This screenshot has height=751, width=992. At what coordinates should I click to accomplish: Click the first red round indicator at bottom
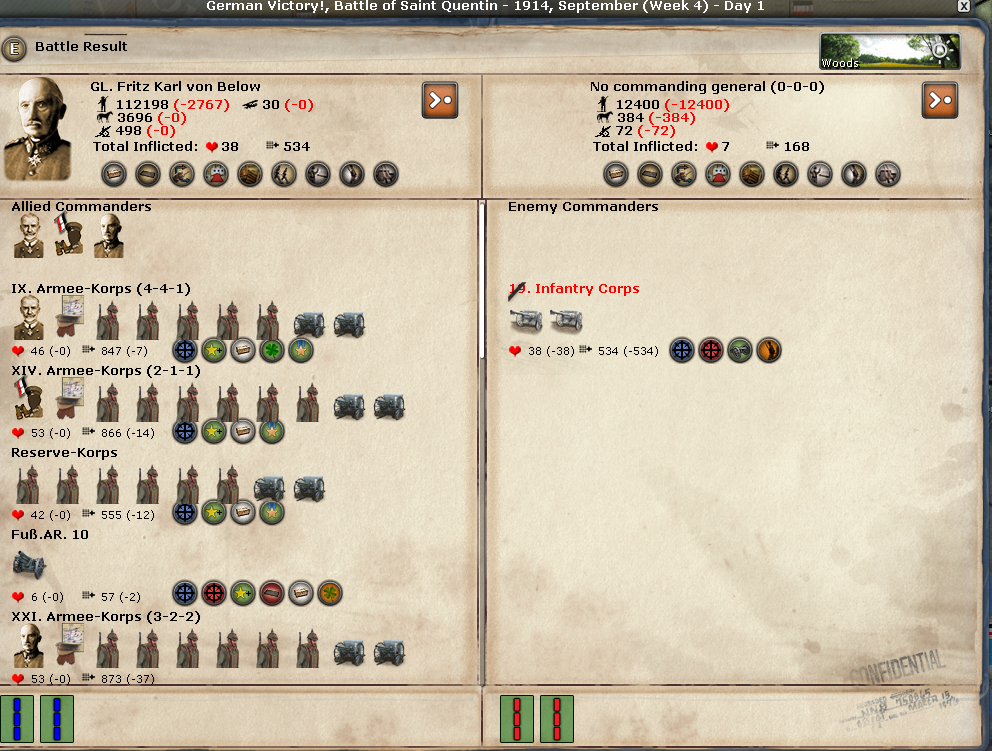pyautogui.click(x=517, y=719)
